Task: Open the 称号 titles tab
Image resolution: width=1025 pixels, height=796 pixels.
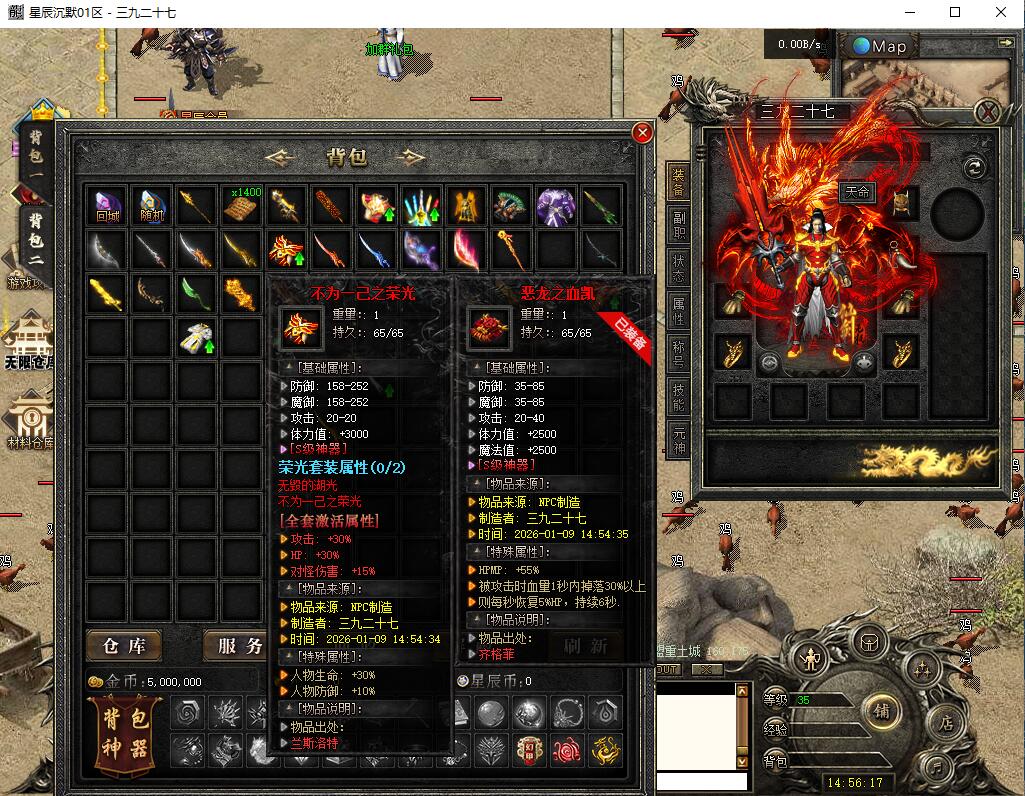Action: 679,354
